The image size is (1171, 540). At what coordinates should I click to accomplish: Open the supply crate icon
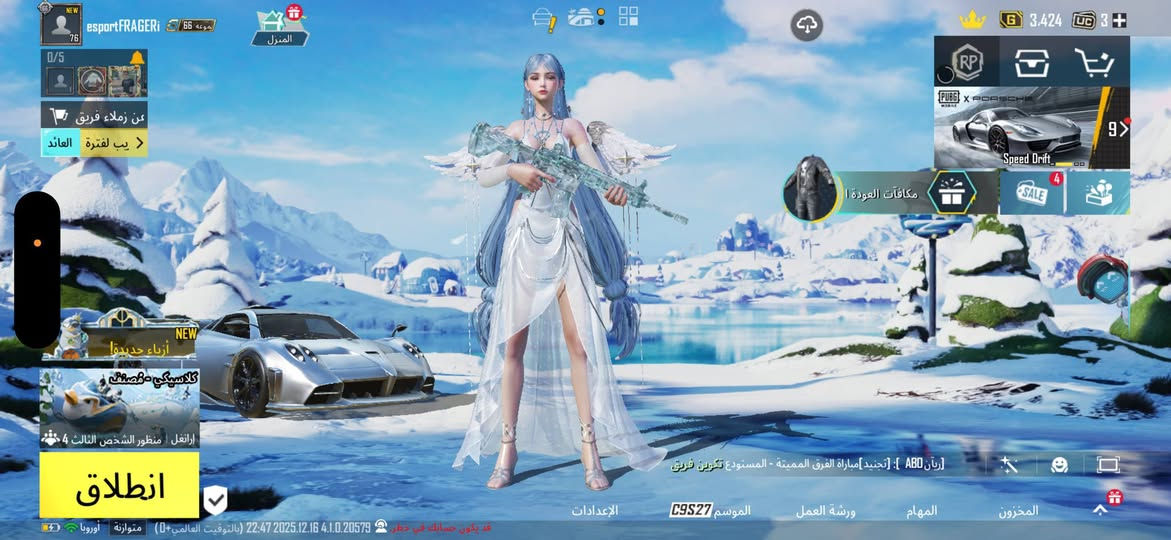(1031, 62)
